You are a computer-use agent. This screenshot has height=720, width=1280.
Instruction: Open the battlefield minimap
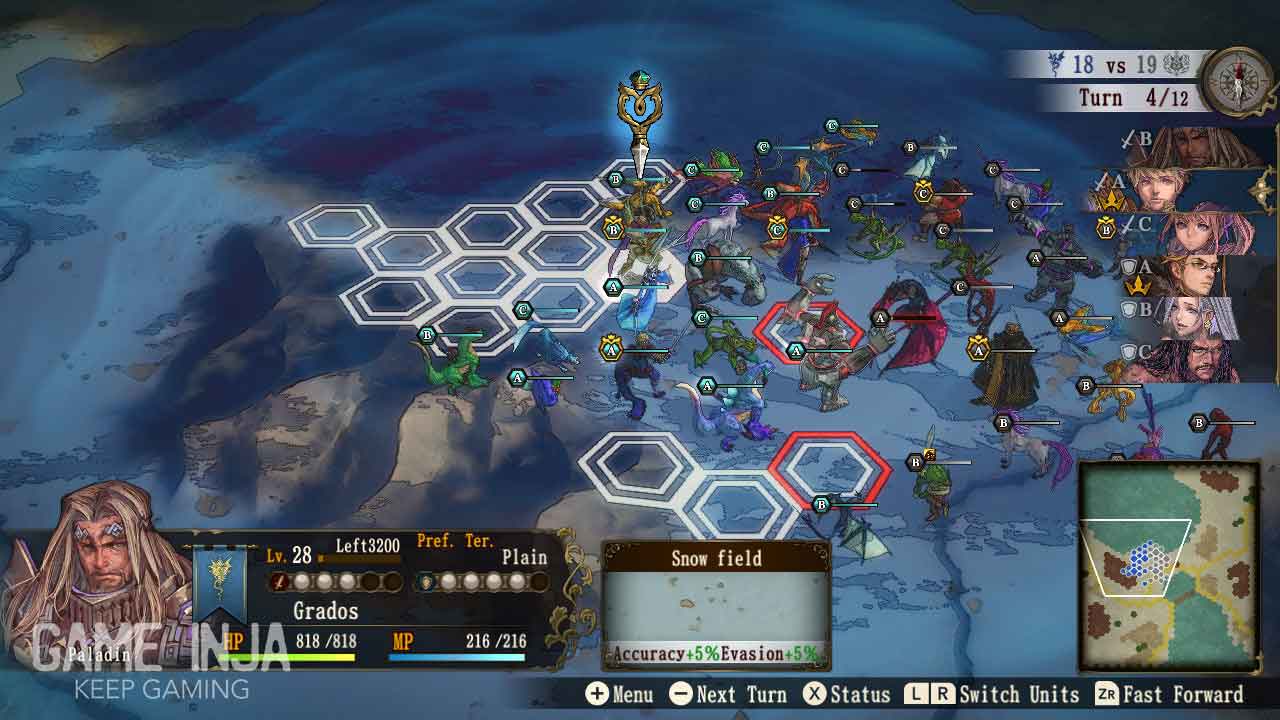[1168, 565]
